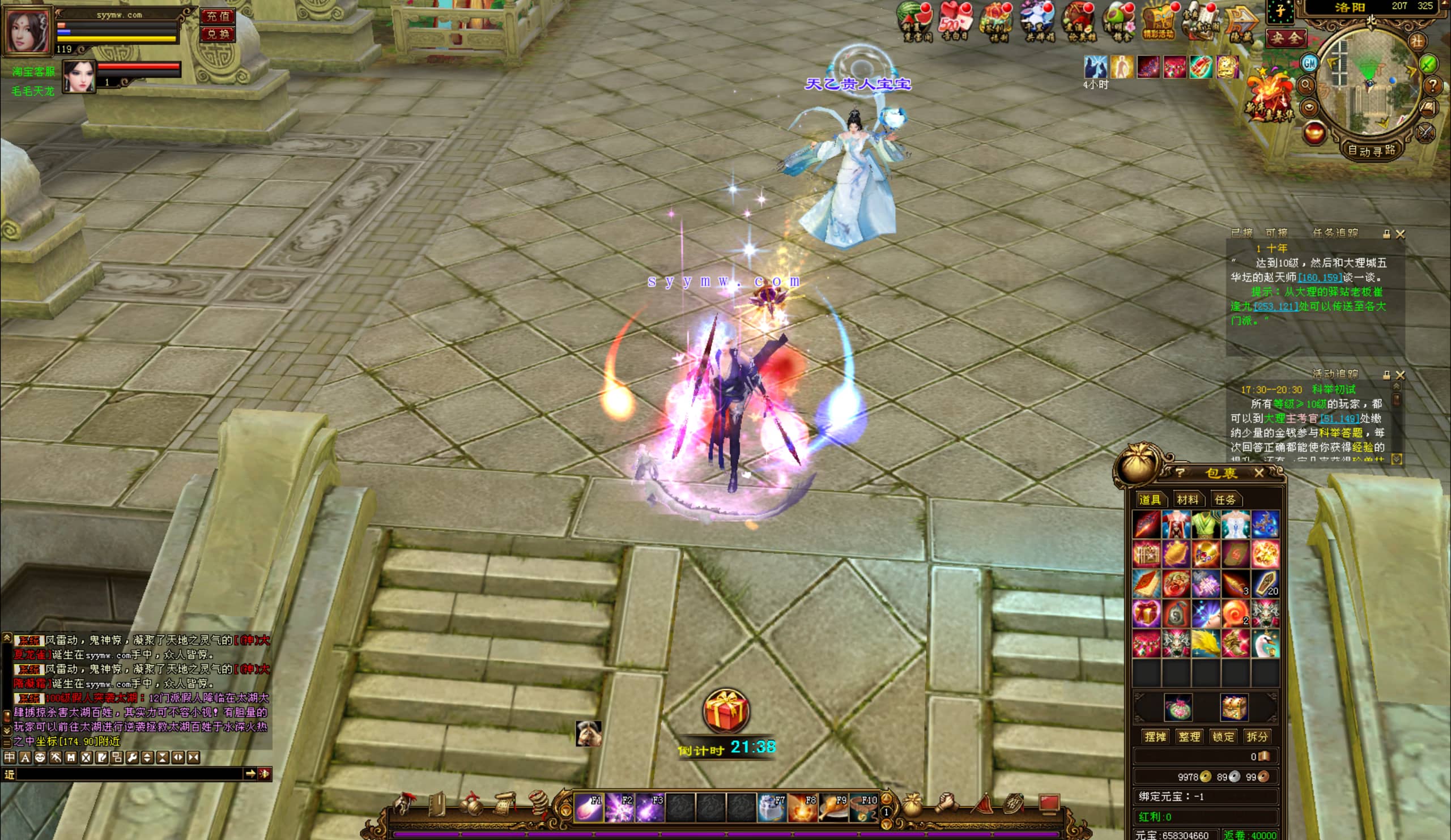
Task: Click the blue GM button by minimap
Action: (x=1310, y=63)
